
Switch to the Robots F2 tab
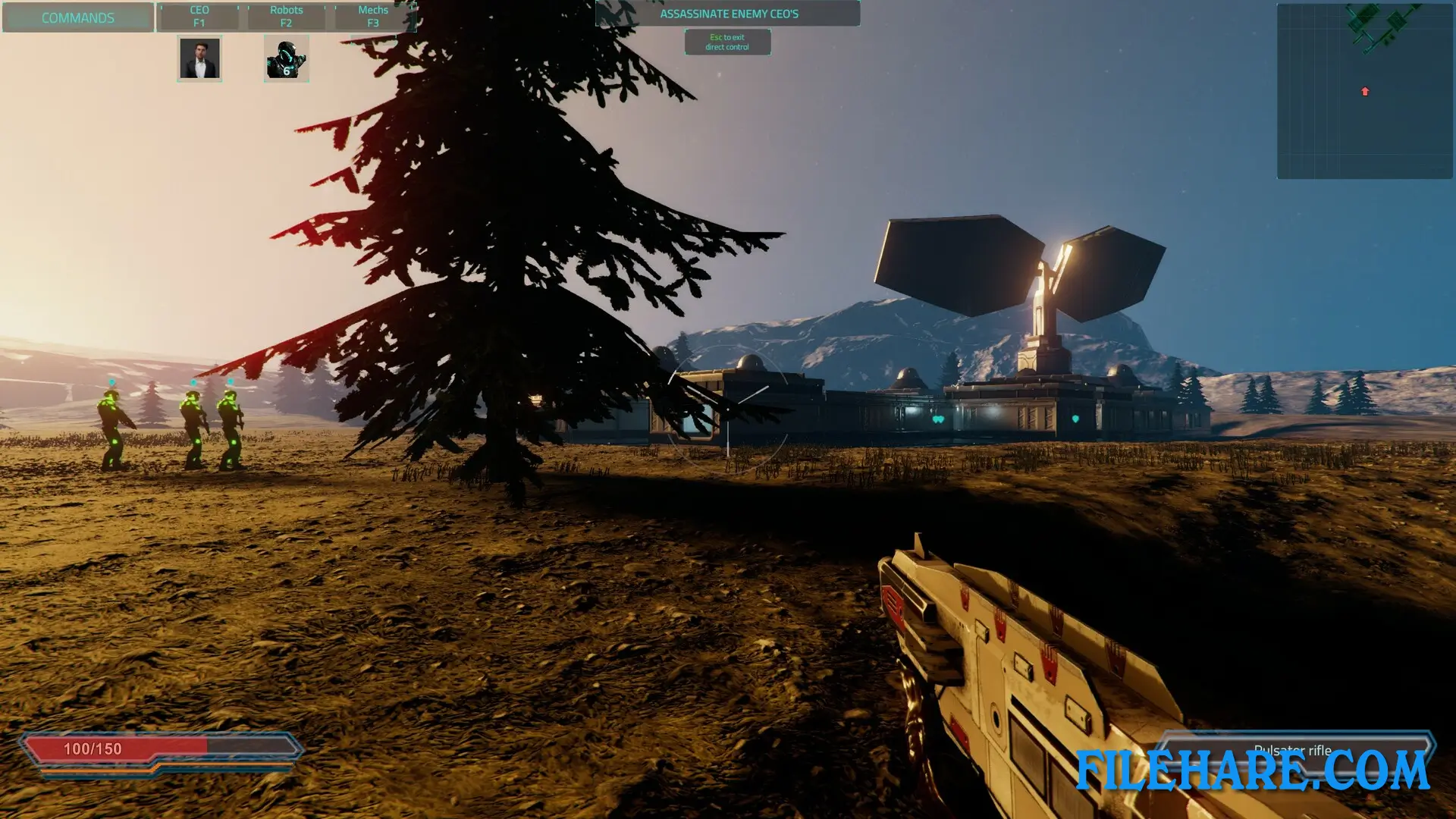pyautogui.click(x=287, y=15)
